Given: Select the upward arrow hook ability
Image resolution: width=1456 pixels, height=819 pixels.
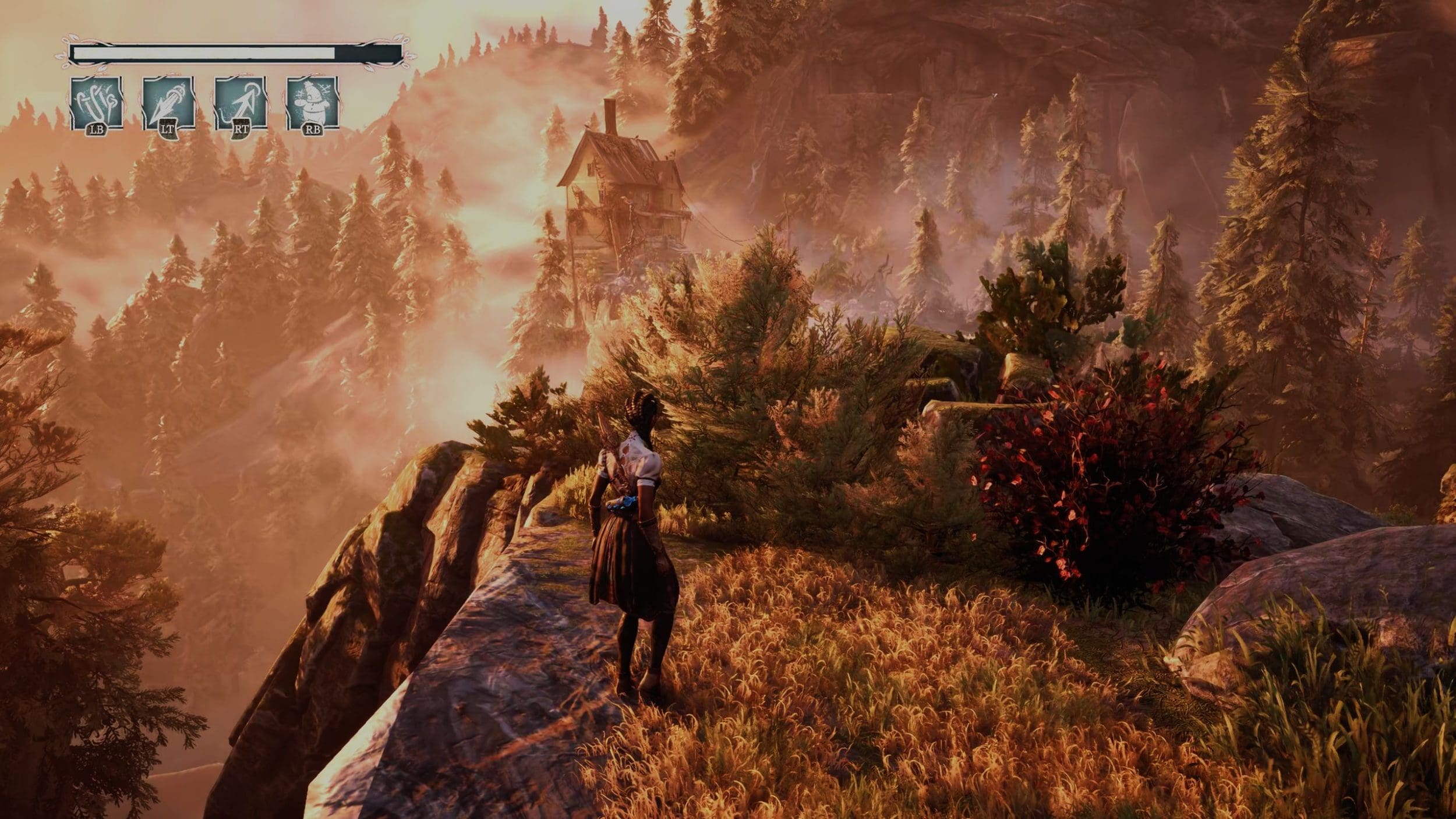Looking at the screenshot, I should pos(241,103).
